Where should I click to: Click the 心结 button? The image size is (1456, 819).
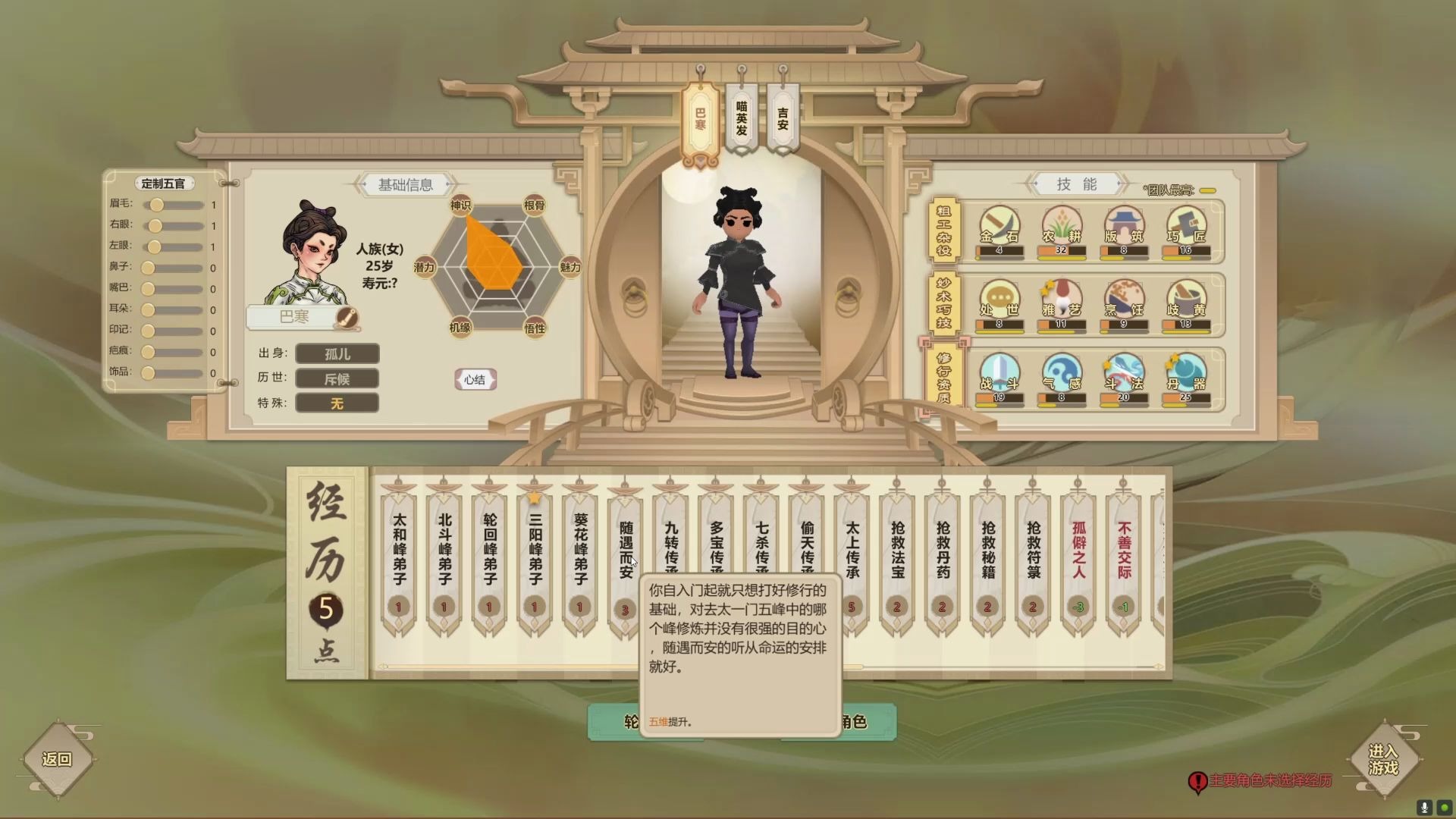(x=475, y=380)
